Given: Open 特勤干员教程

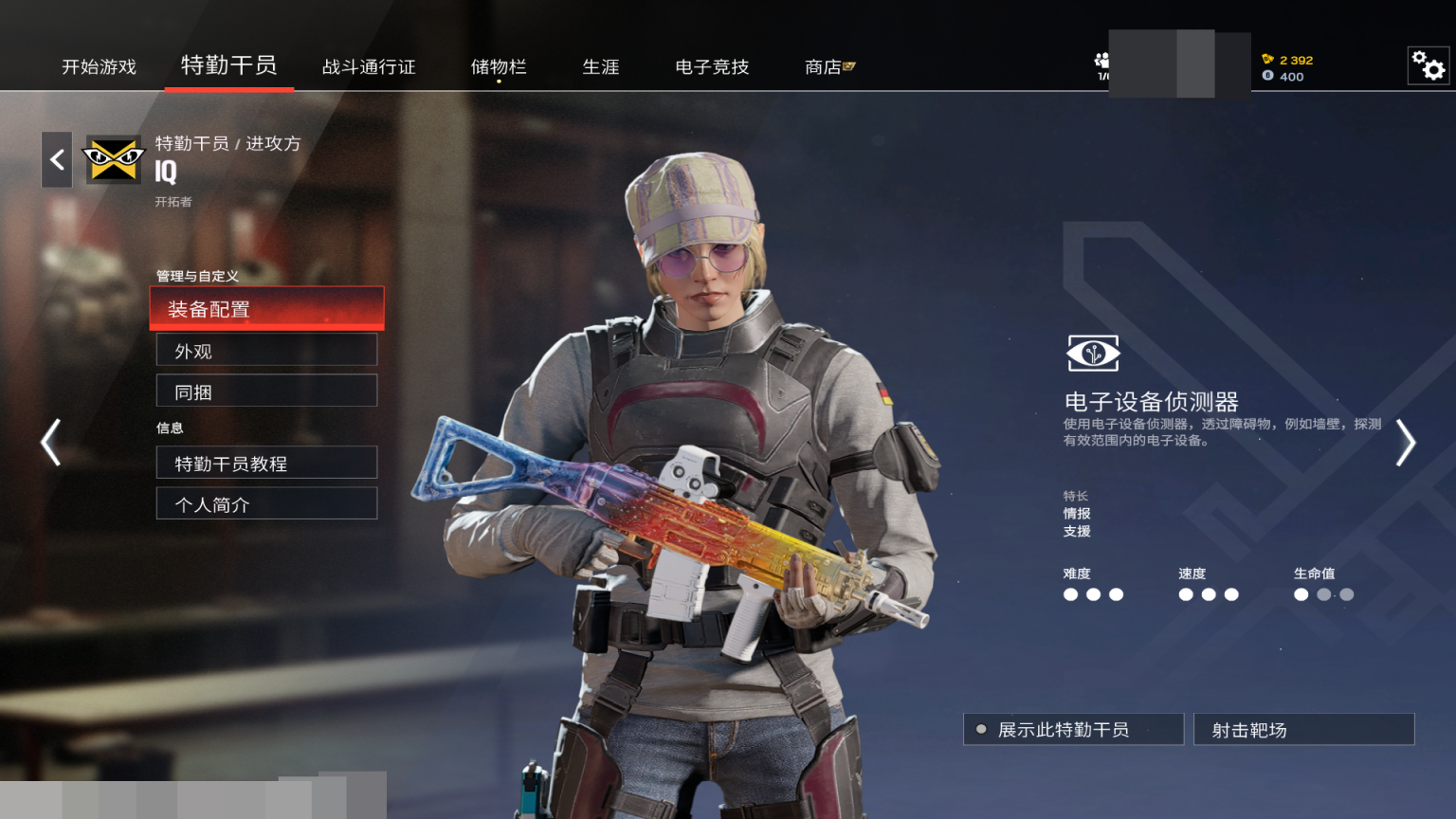Looking at the screenshot, I should click(x=266, y=464).
